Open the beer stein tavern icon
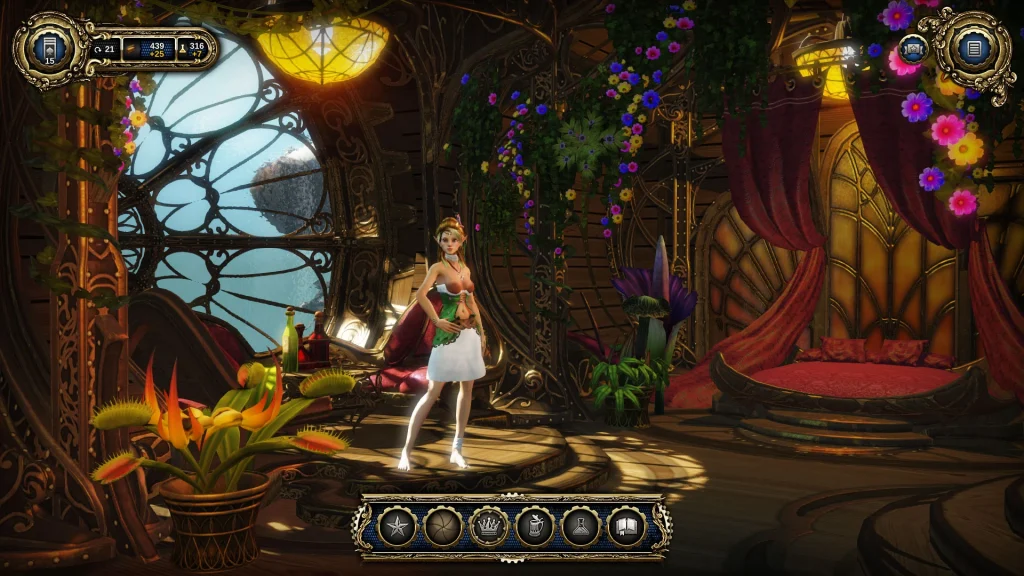 [535, 526]
